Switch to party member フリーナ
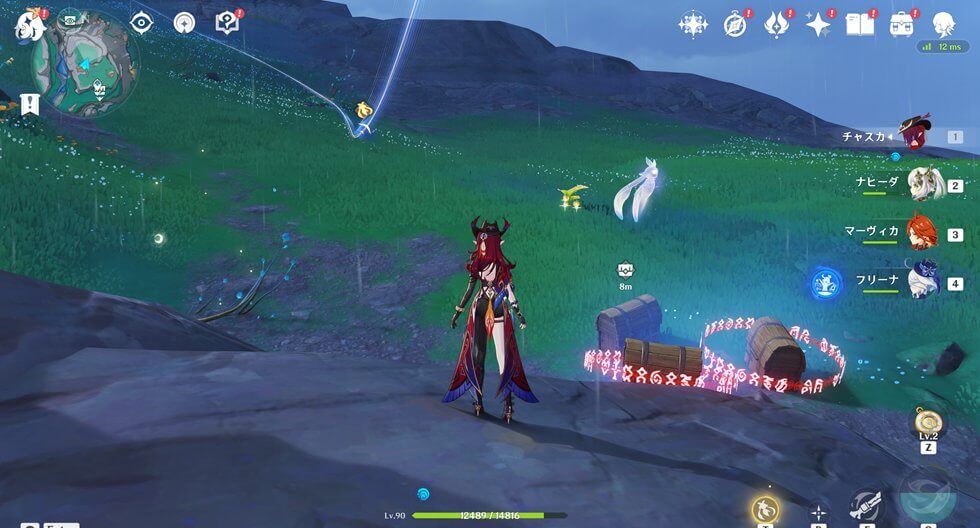980x528 pixels. click(922, 282)
